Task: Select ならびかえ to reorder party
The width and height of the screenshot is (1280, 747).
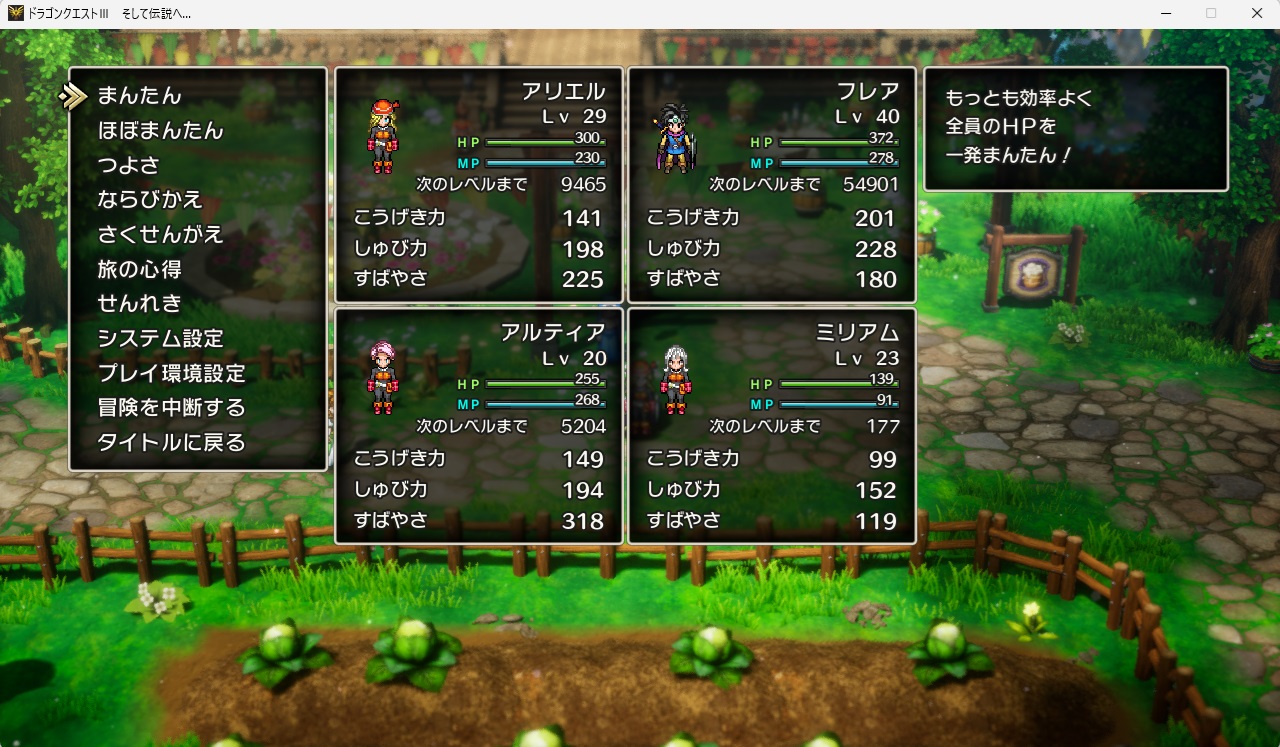Action: [x=150, y=200]
